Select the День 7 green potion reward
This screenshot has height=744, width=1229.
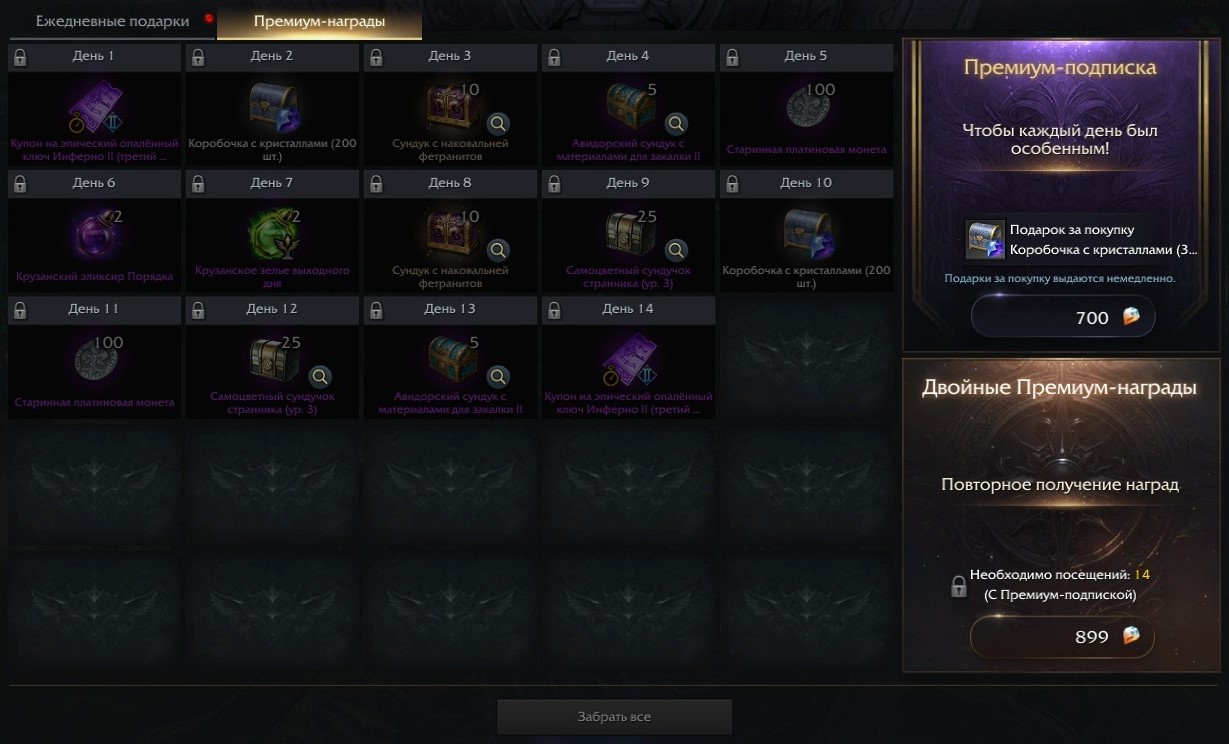click(x=272, y=233)
